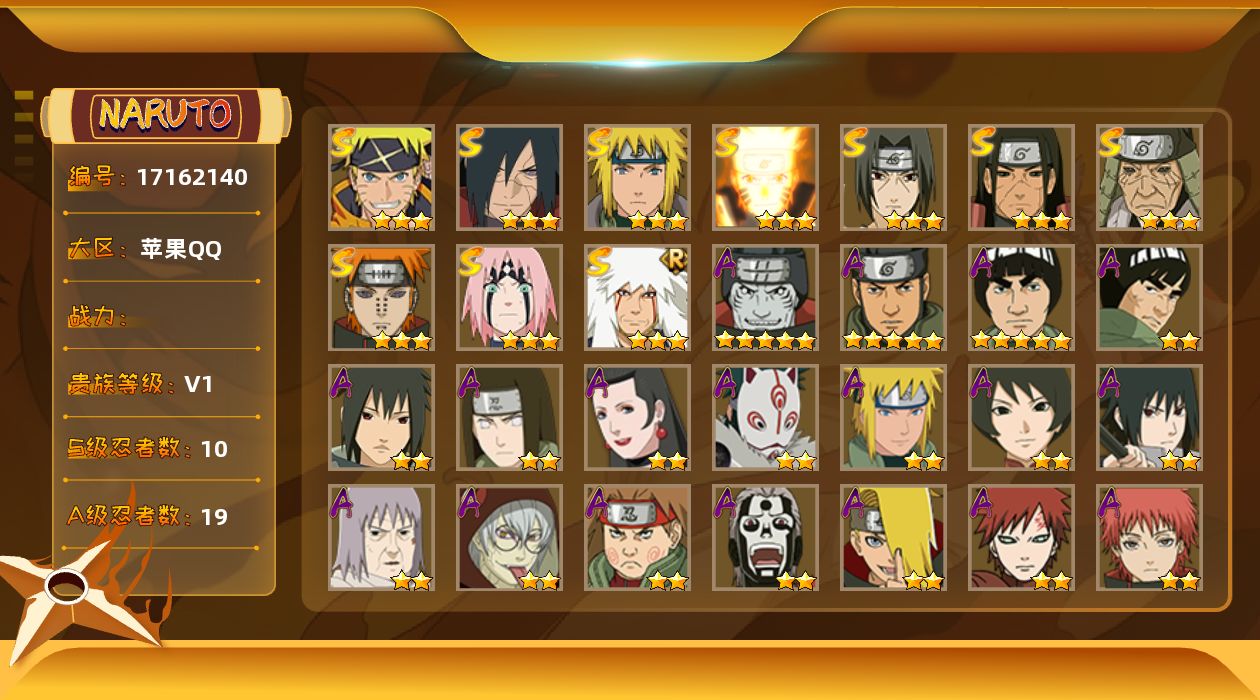
Task: Select the S-rank Naruto with crossed headband
Action: 381,177
